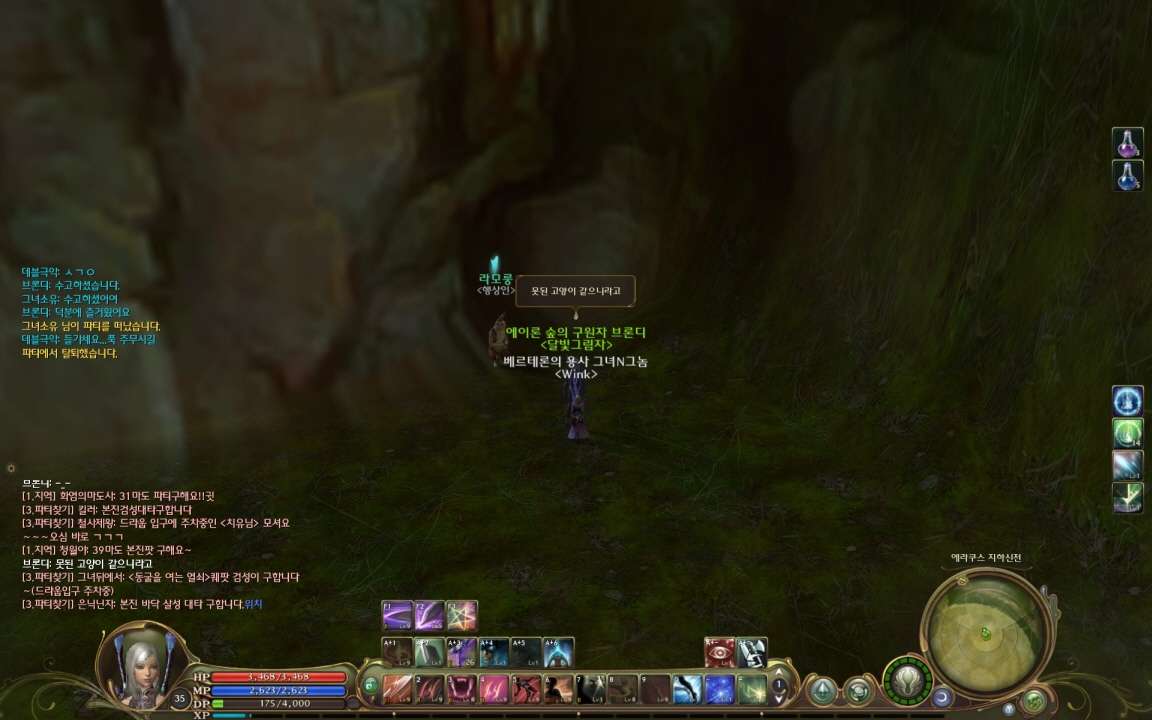Toggle the green hotbar lock button
Viewport: 1152px width, 720px height.
point(370,686)
